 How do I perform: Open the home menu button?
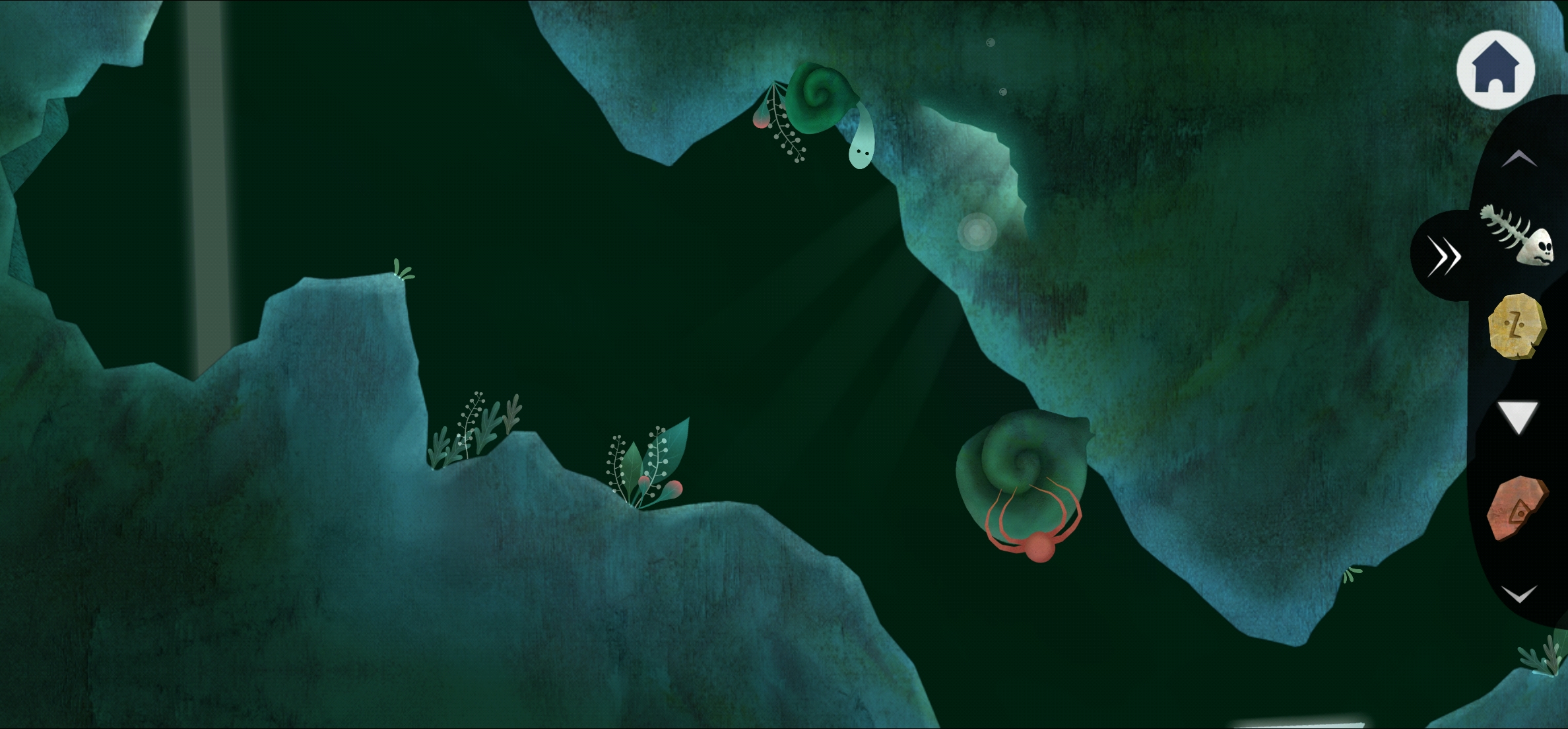tap(1495, 69)
